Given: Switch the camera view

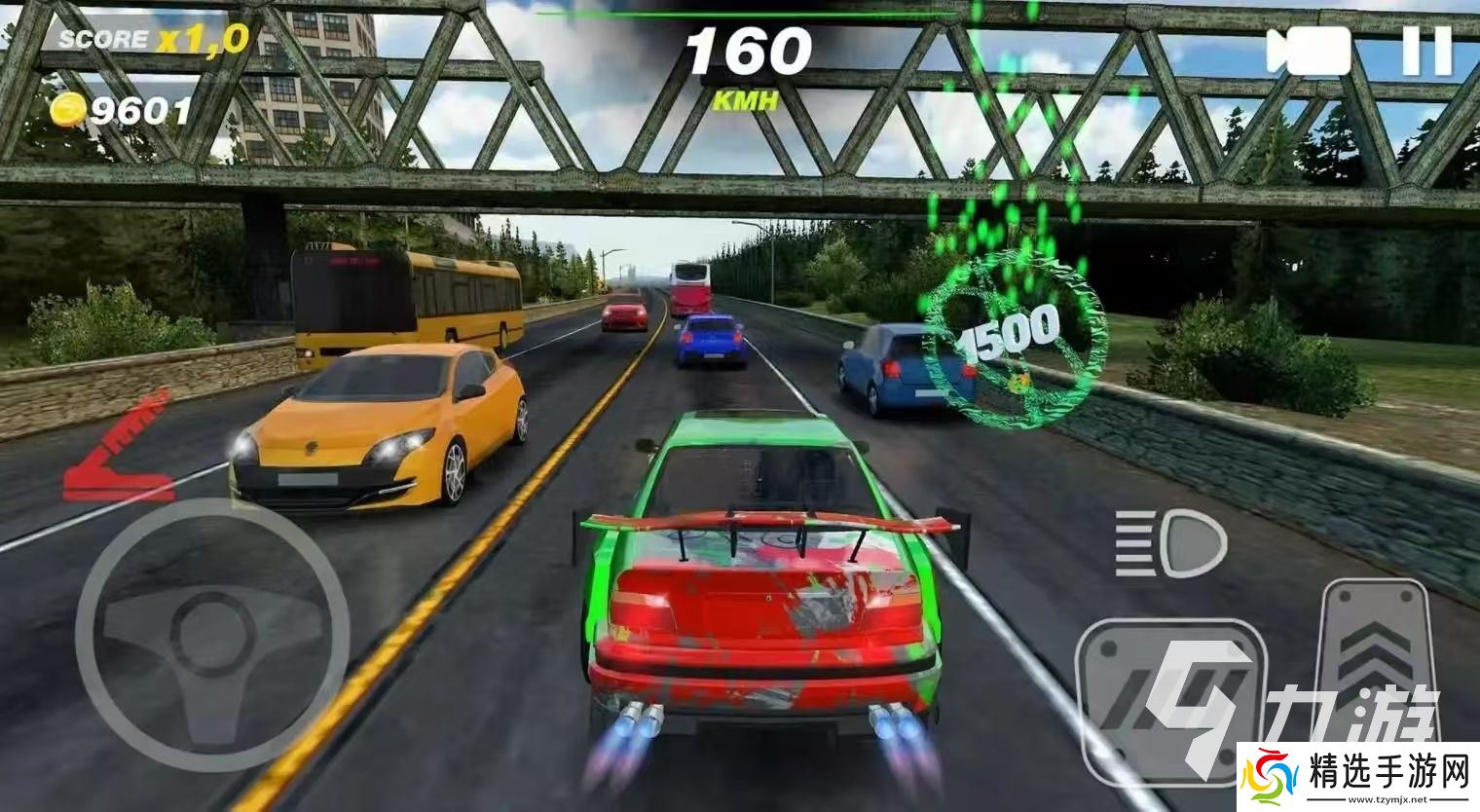Looking at the screenshot, I should (x=1308, y=51).
